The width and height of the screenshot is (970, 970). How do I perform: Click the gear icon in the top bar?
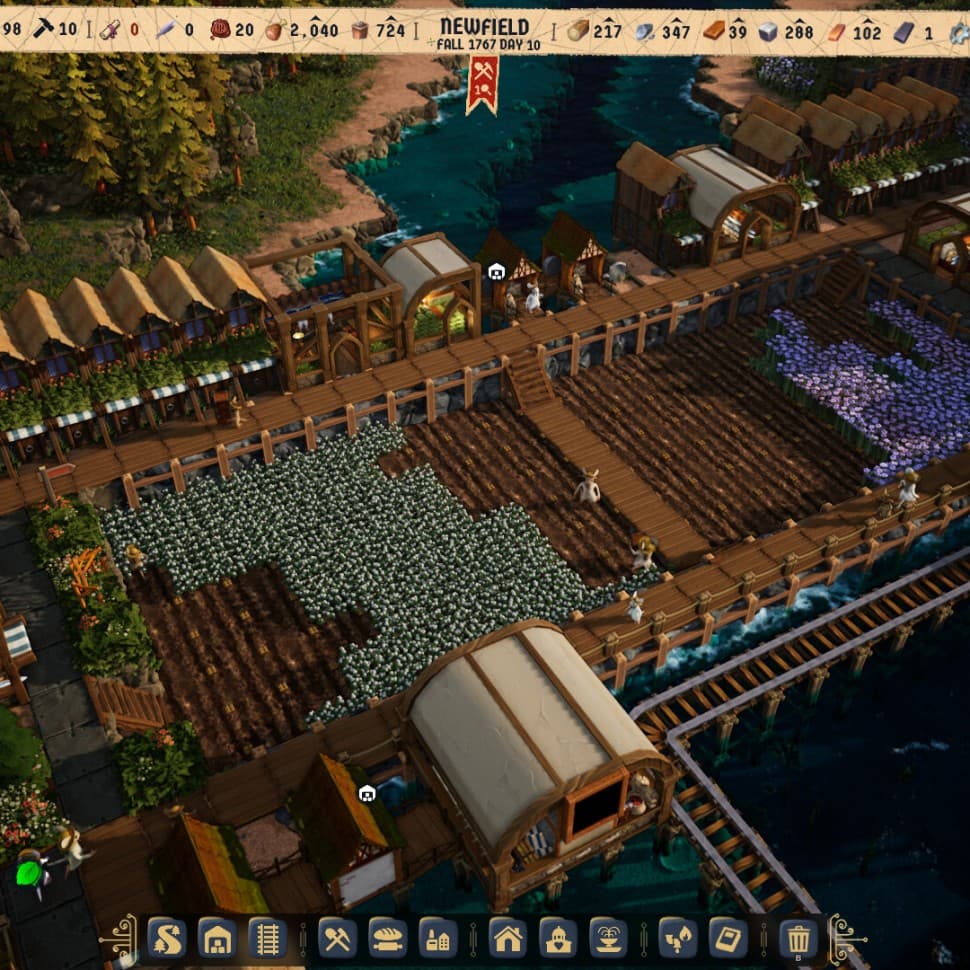pyautogui.click(x=960, y=32)
